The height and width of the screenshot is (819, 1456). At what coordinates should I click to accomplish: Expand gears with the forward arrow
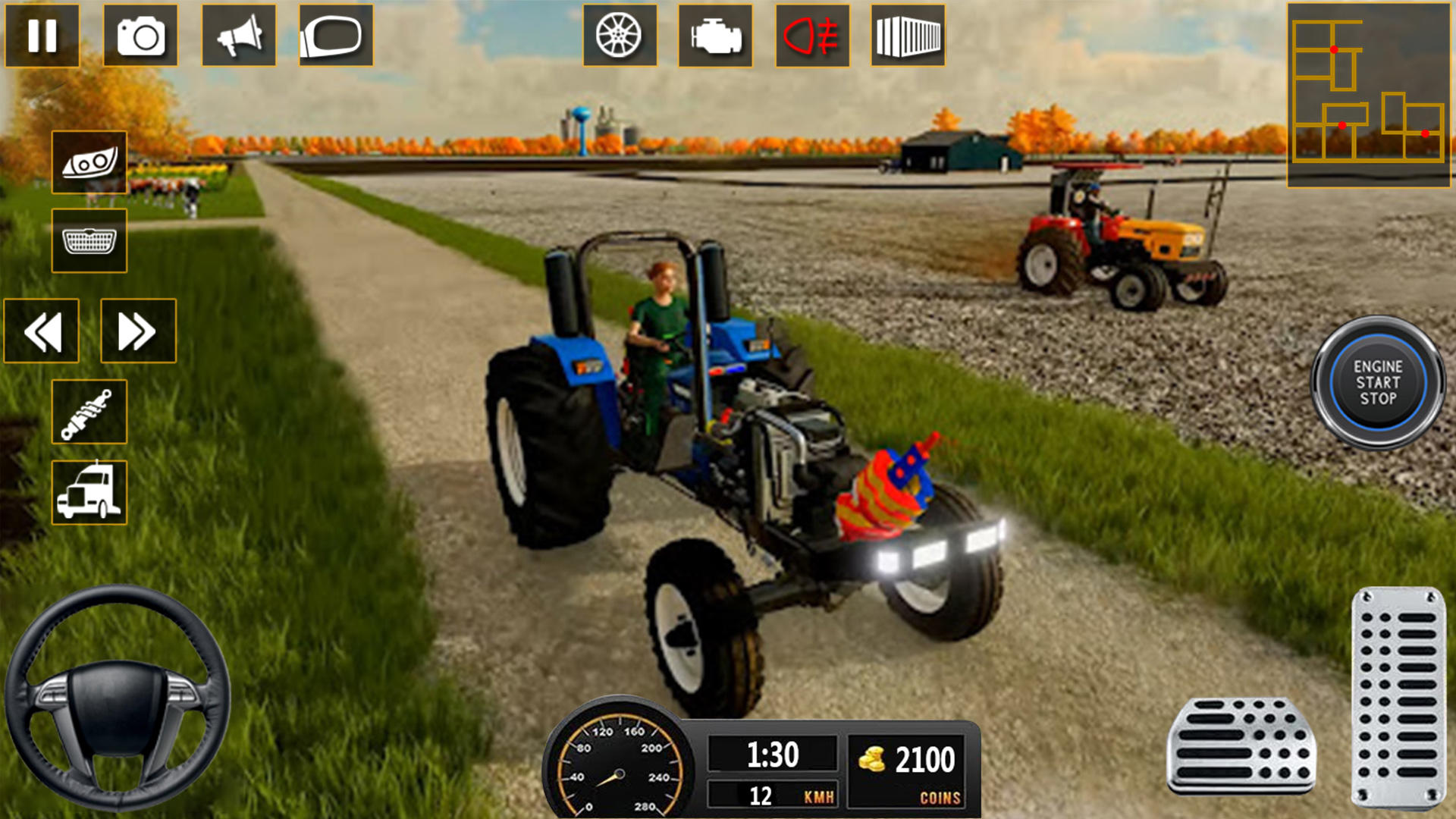138,331
